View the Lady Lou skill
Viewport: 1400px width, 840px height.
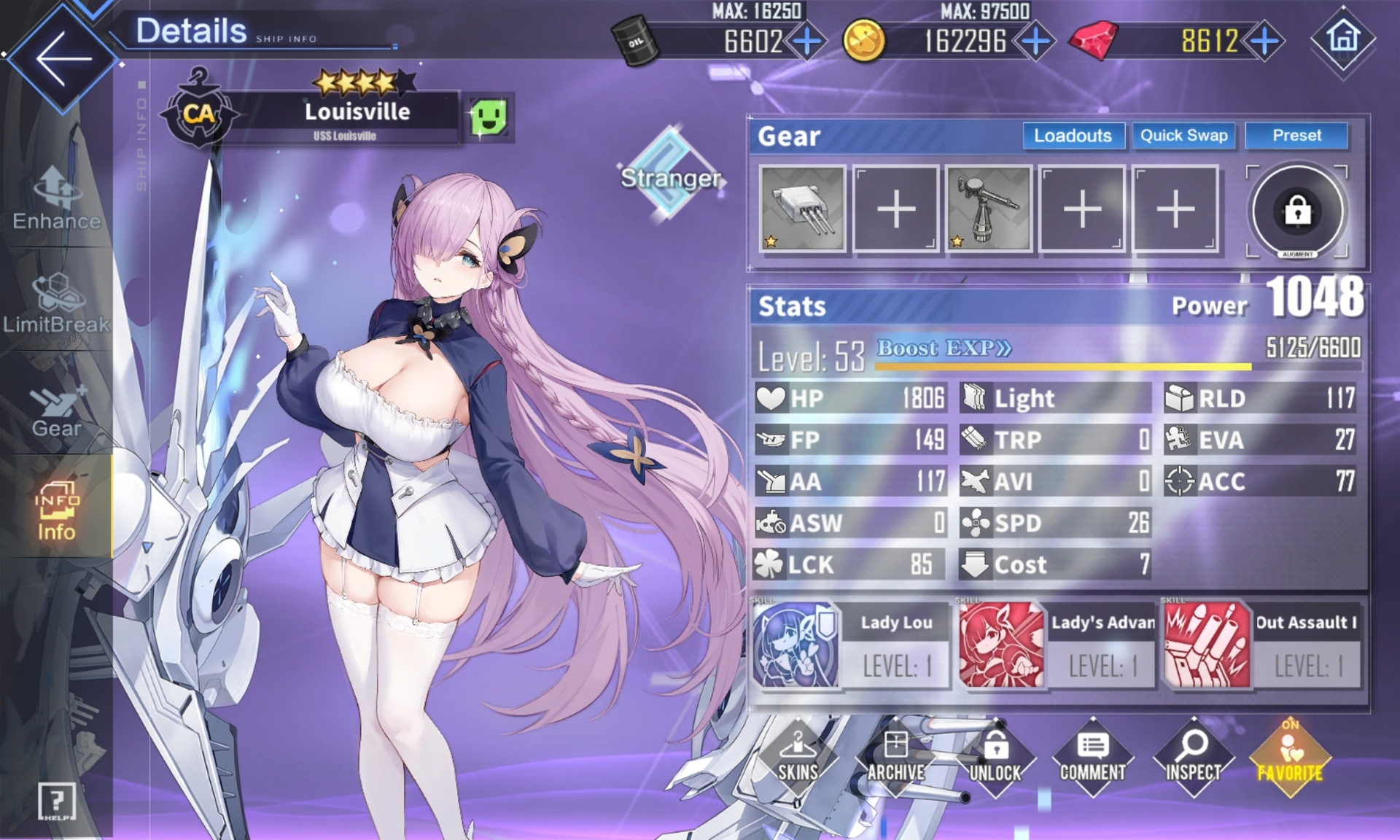[x=850, y=645]
